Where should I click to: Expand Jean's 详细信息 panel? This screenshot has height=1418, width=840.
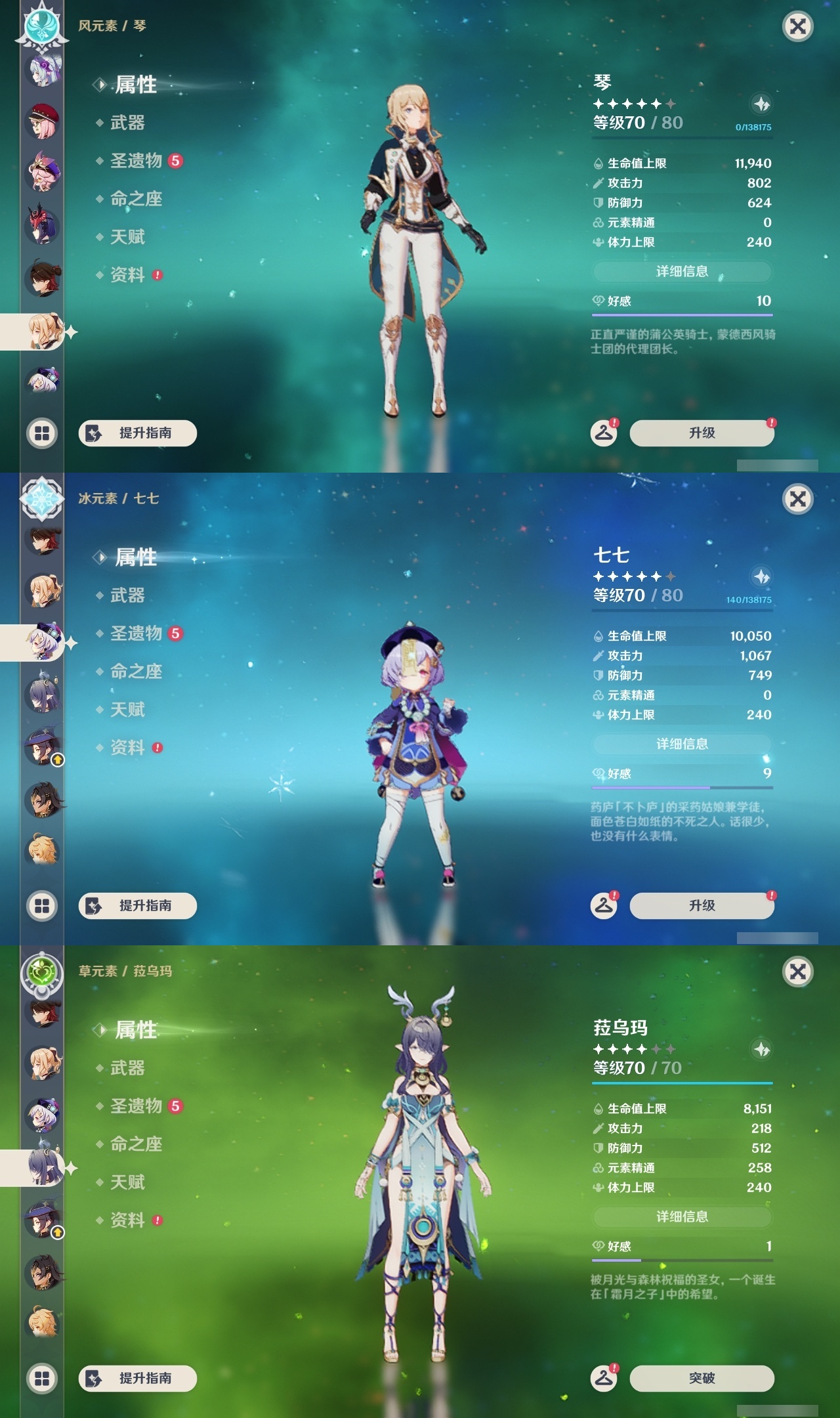[682, 273]
